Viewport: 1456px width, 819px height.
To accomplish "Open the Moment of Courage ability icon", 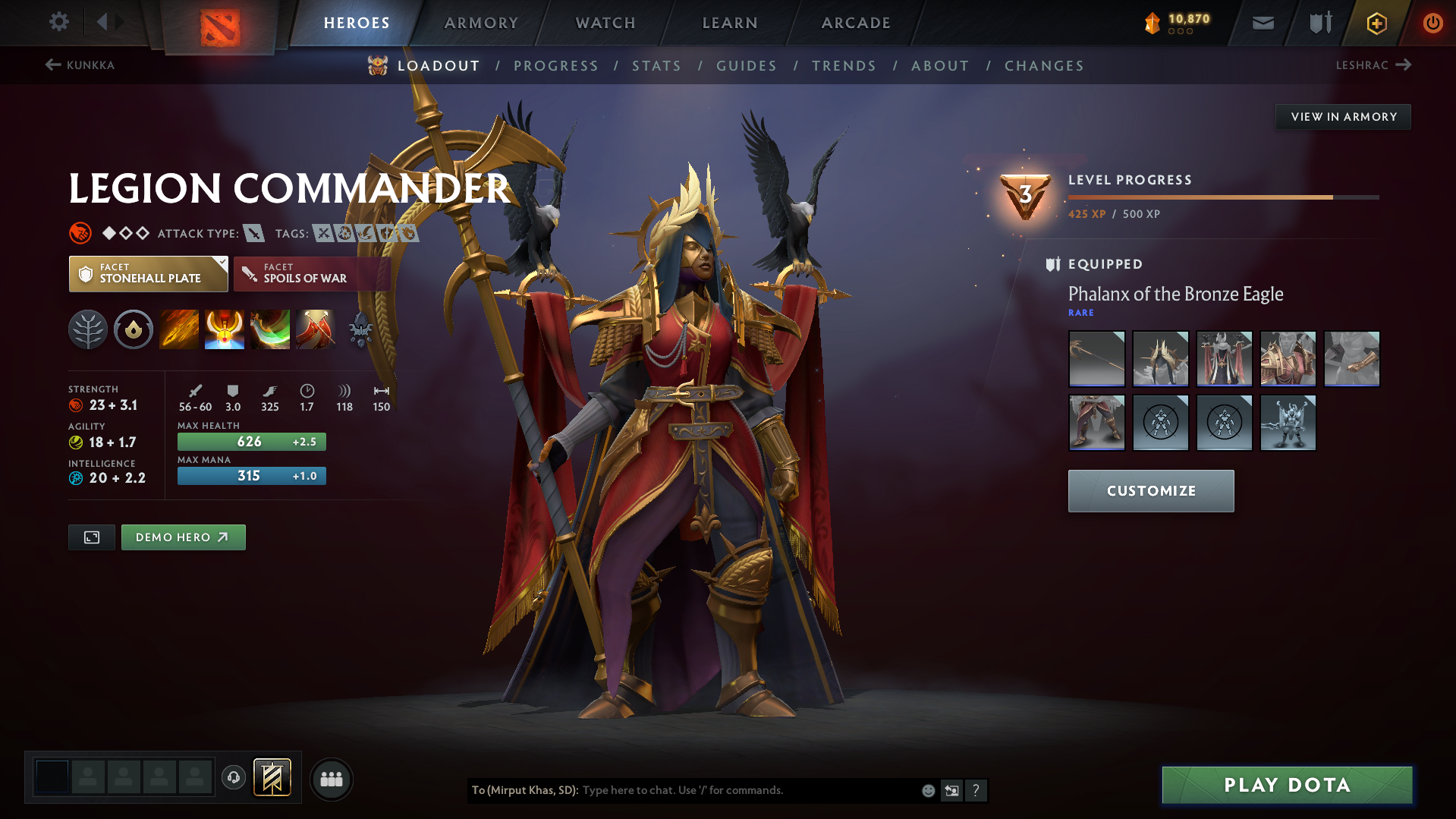I will coord(270,329).
